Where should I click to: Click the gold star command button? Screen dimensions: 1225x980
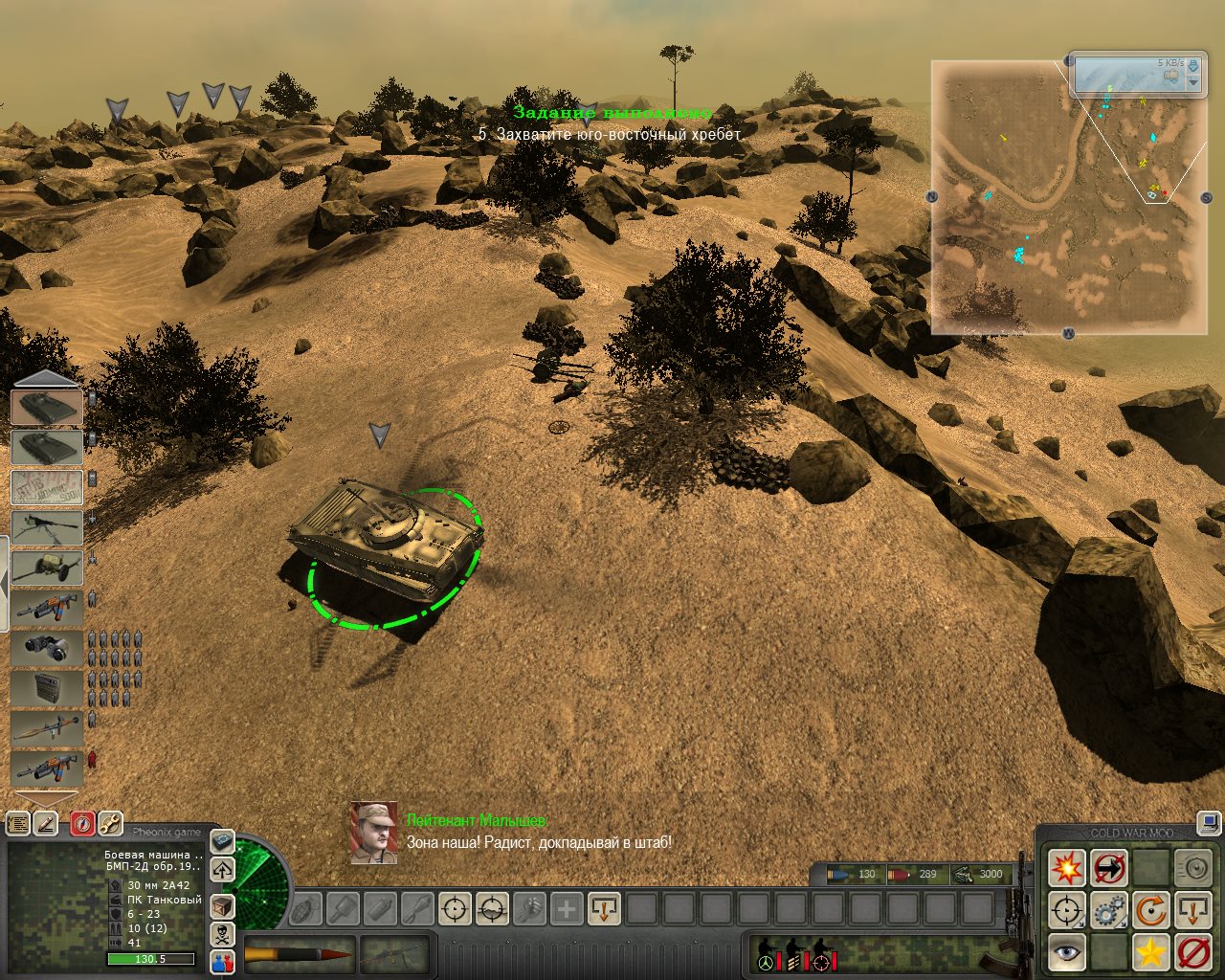pyautogui.click(x=1150, y=952)
